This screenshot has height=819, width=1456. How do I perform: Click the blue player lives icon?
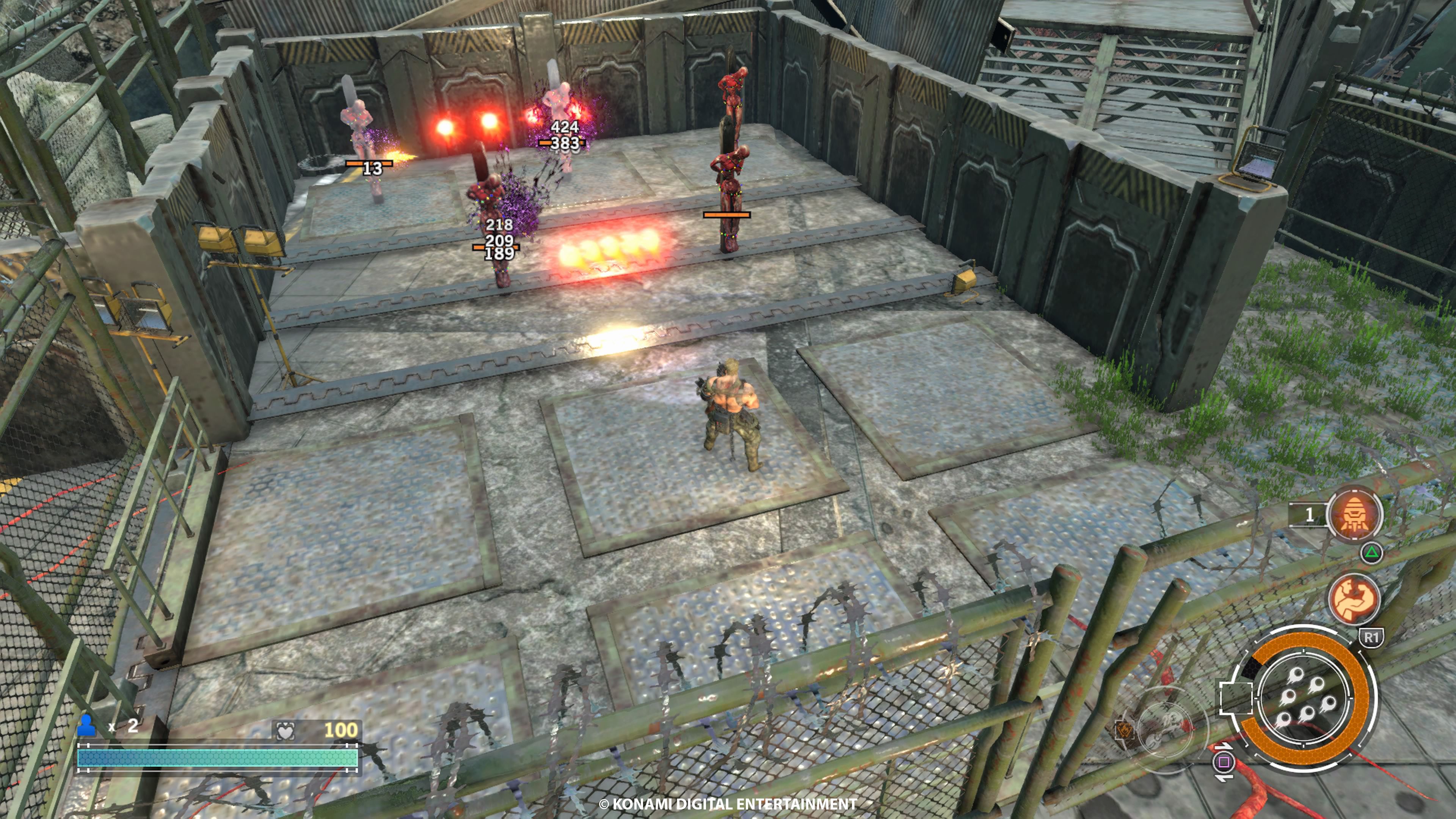click(x=86, y=726)
